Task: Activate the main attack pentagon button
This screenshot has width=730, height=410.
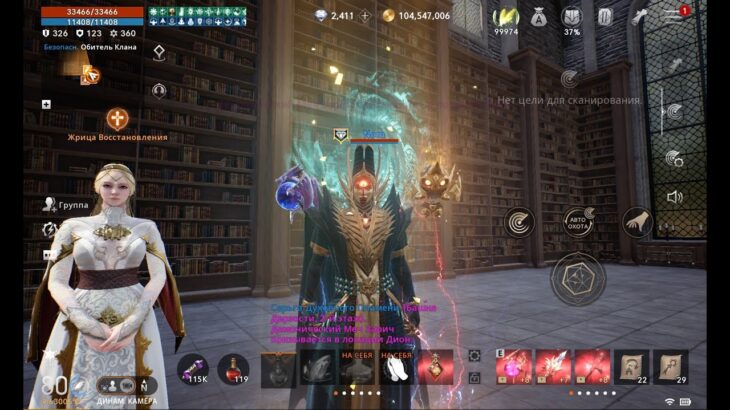Action: pos(578,279)
